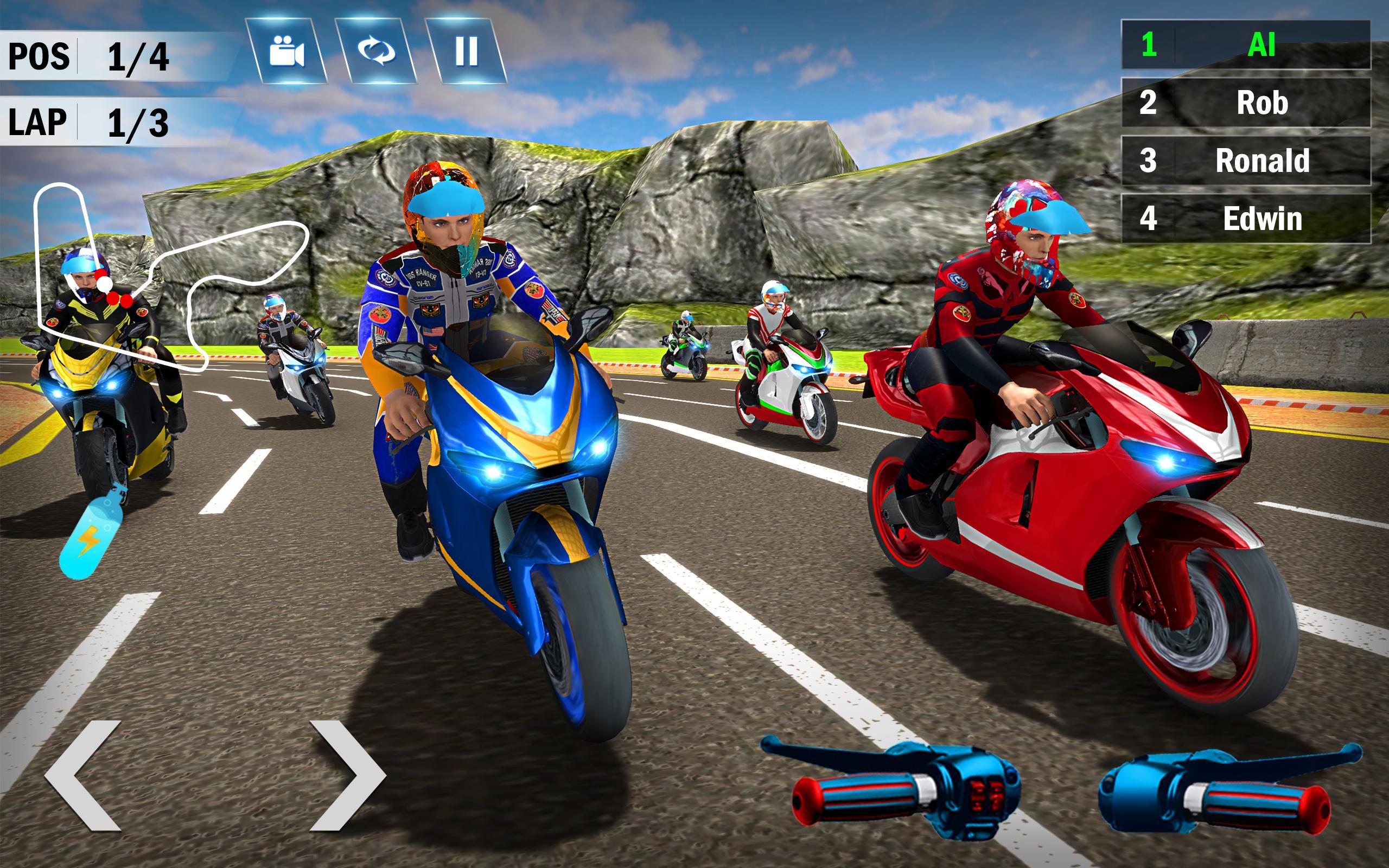Screen dimensions: 1389x868
Task: Pause the race
Action: [x=466, y=51]
